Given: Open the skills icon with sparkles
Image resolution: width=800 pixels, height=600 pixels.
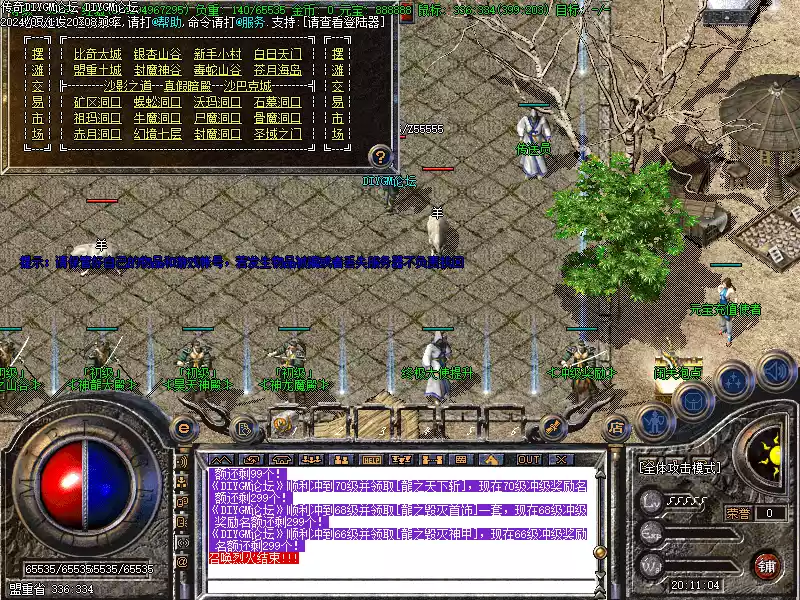Looking at the screenshot, I should 733,380.
